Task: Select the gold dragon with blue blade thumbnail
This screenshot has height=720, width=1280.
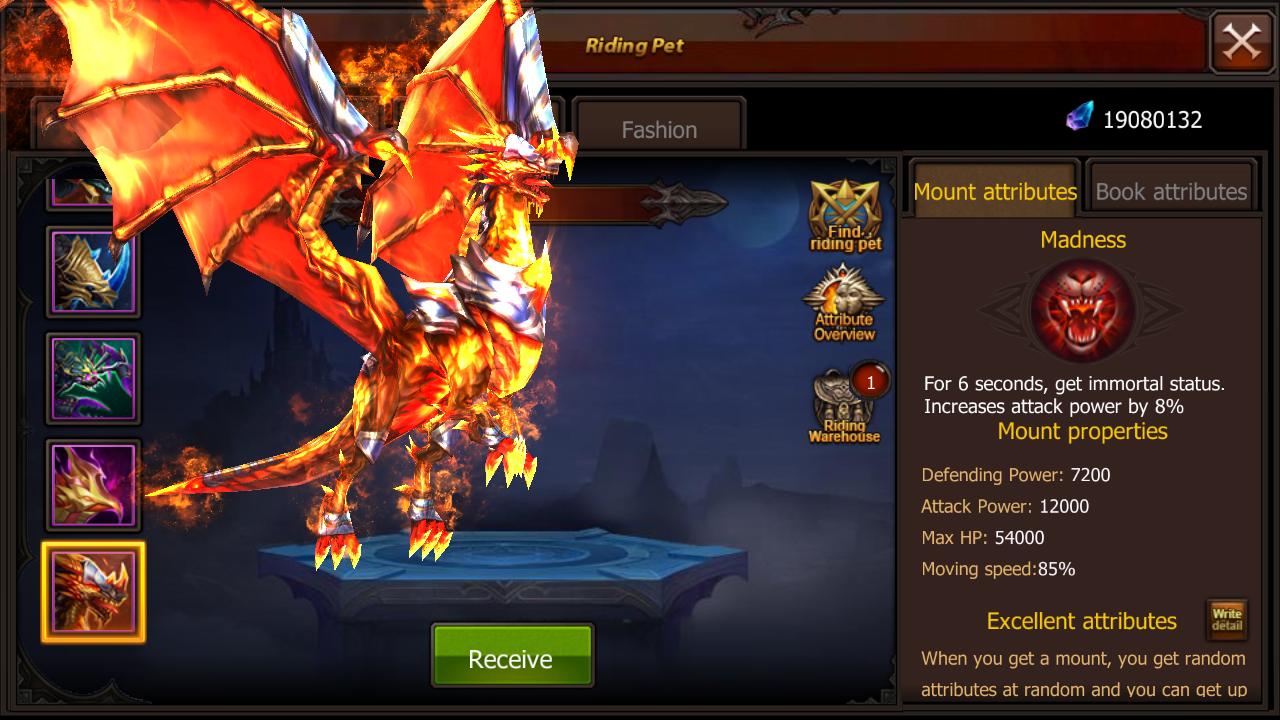Action: click(93, 271)
